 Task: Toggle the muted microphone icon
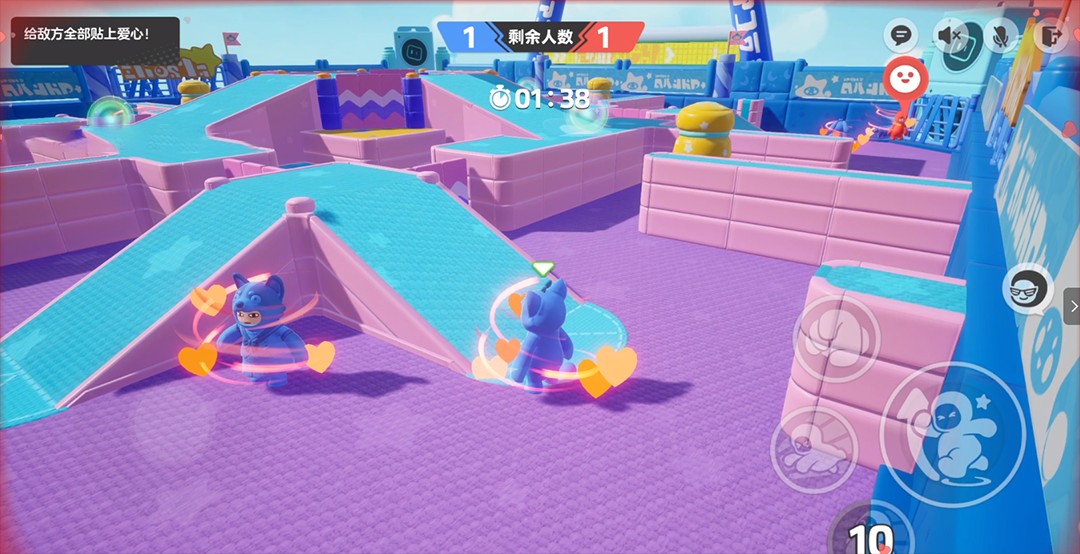tap(998, 37)
